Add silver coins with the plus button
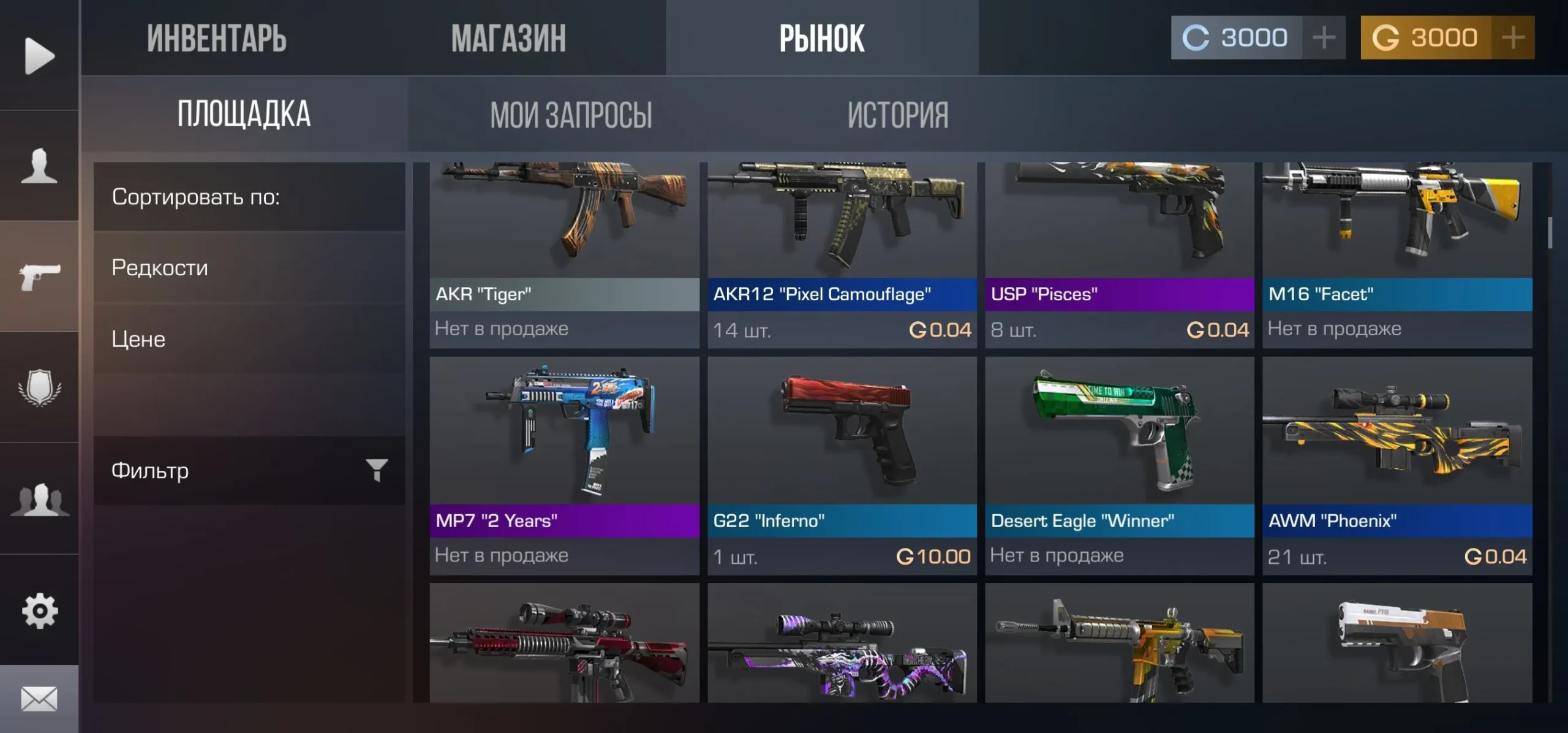This screenshot has height=733, width=1568. [1324, 38]
